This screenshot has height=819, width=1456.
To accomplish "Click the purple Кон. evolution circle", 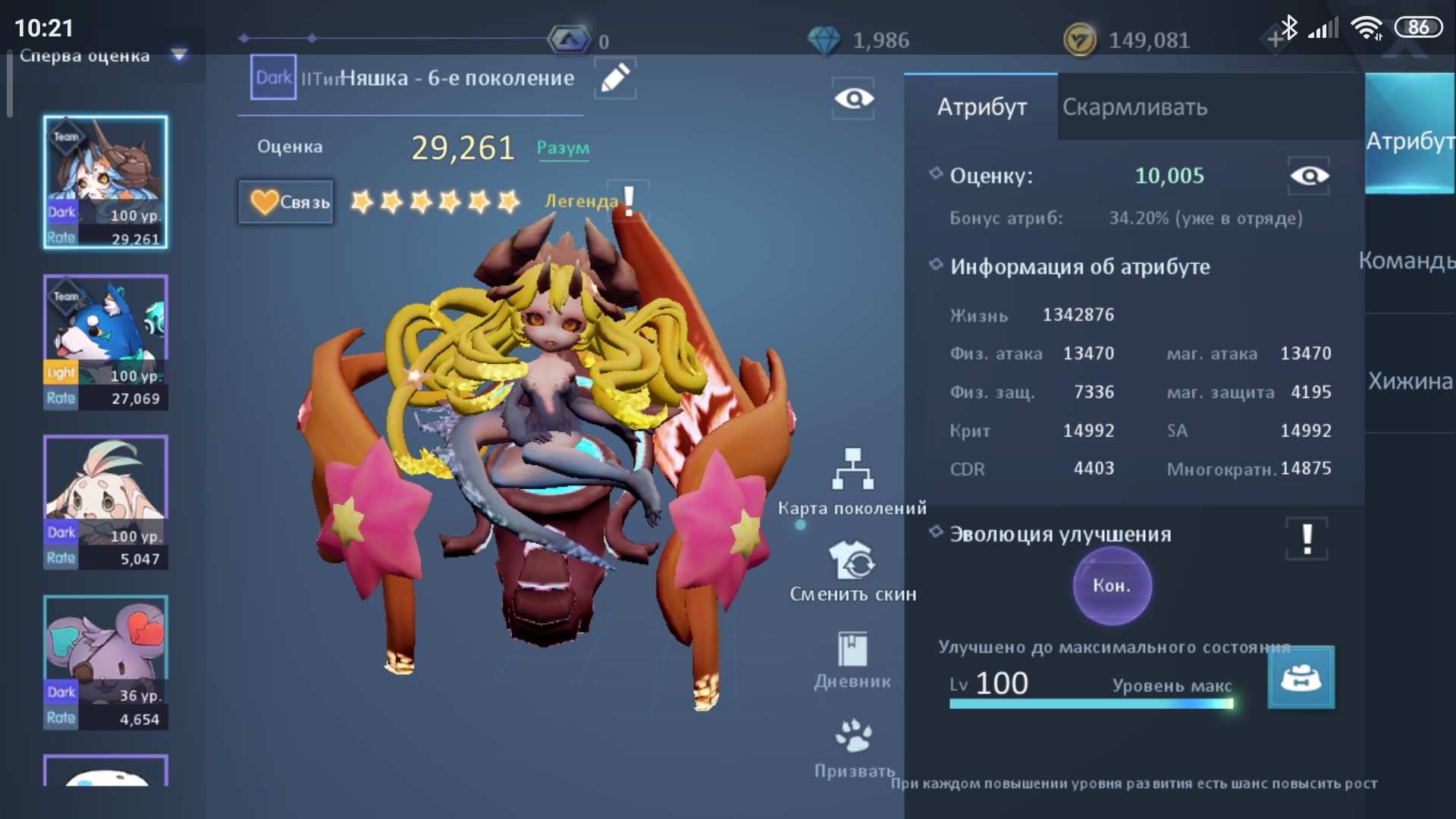I will point(1112,585).
